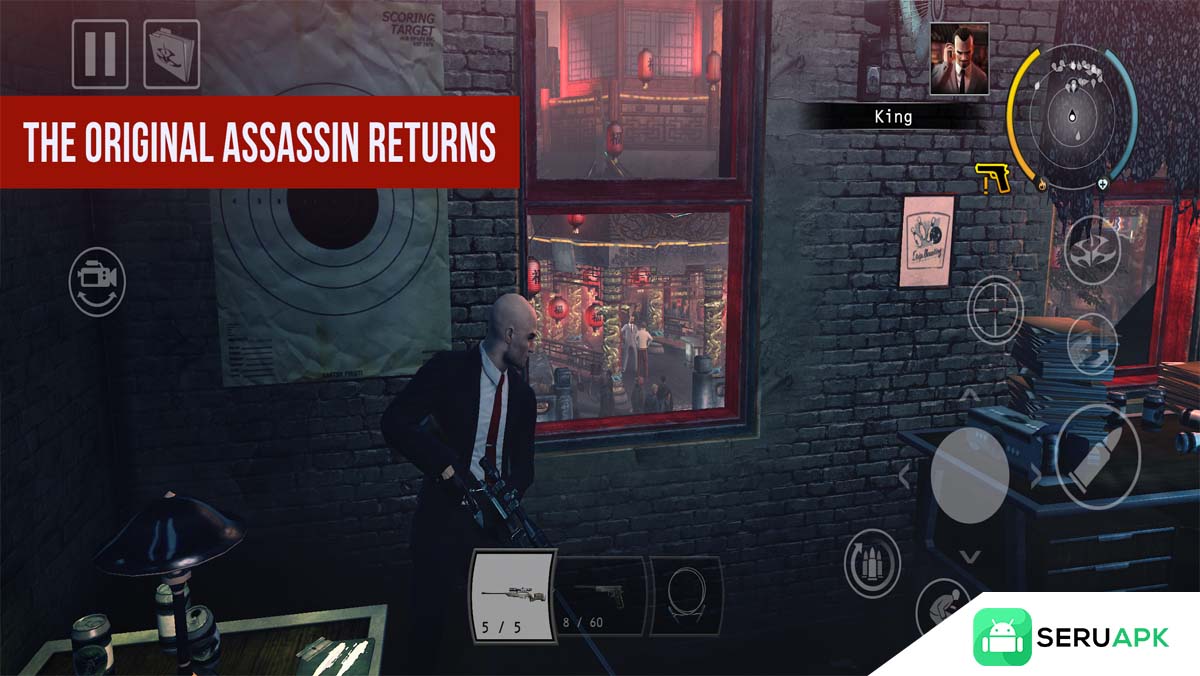Open the mission folder icon
Viewport: 1200px width, 676px height.
pos(172,53)
